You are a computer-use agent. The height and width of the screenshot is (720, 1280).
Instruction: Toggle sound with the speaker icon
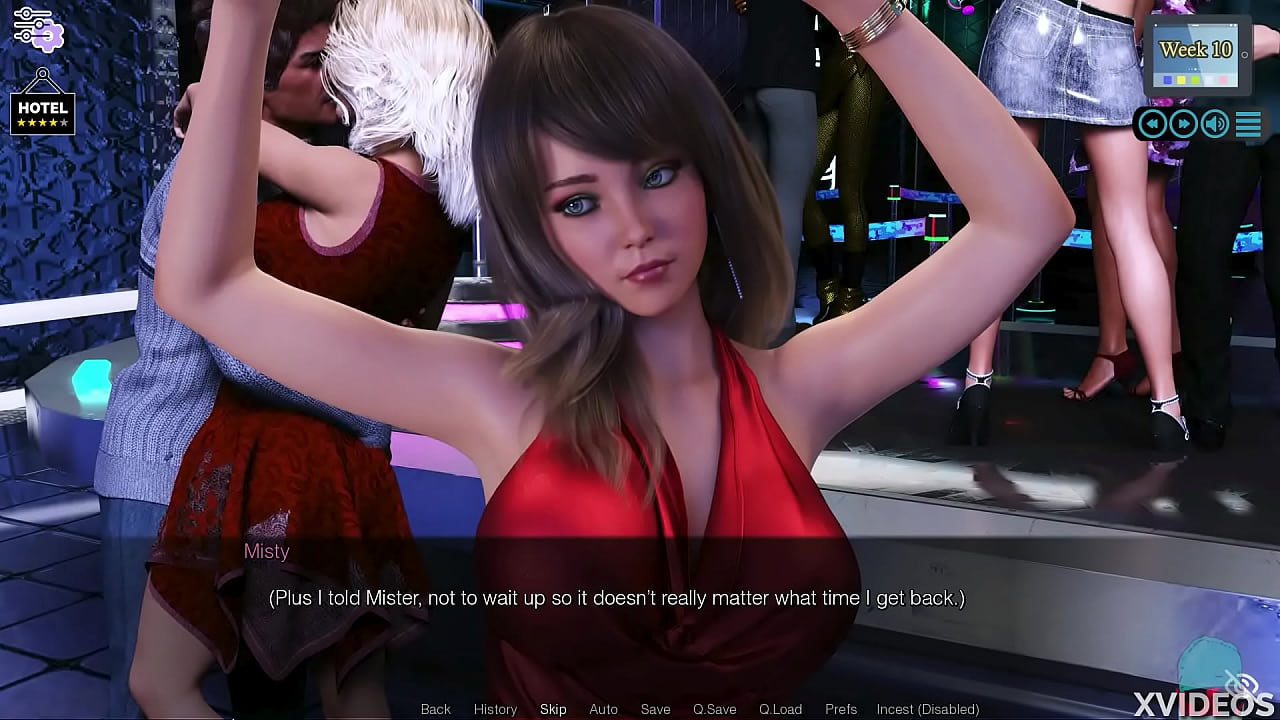(1215, 124)
